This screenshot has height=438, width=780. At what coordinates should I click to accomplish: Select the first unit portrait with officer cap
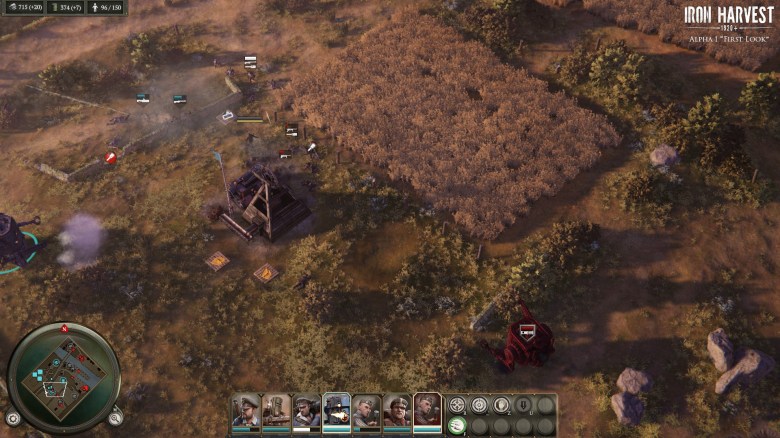point(246,410)
